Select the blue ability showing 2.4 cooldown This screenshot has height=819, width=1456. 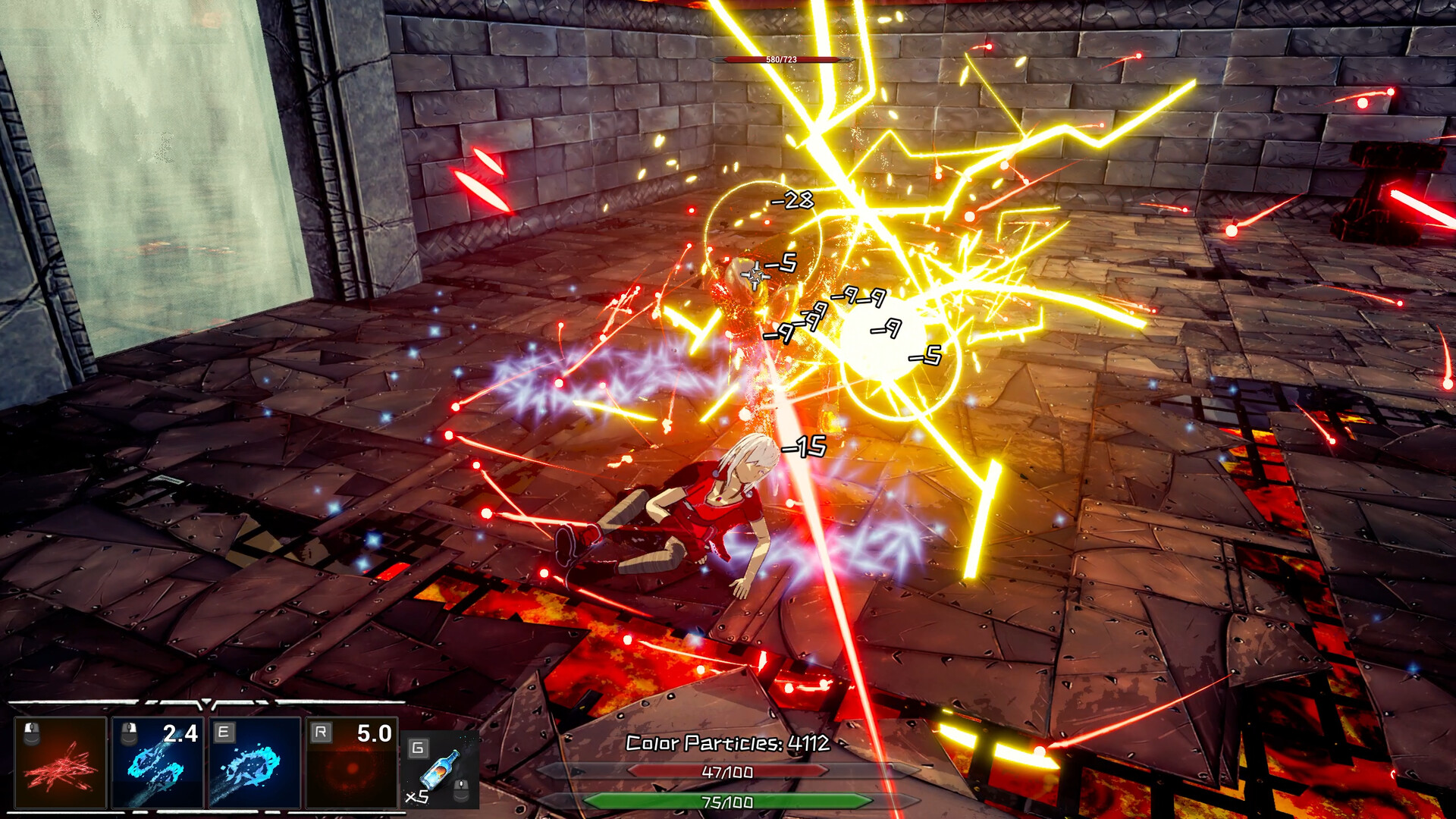coord(158,763)
